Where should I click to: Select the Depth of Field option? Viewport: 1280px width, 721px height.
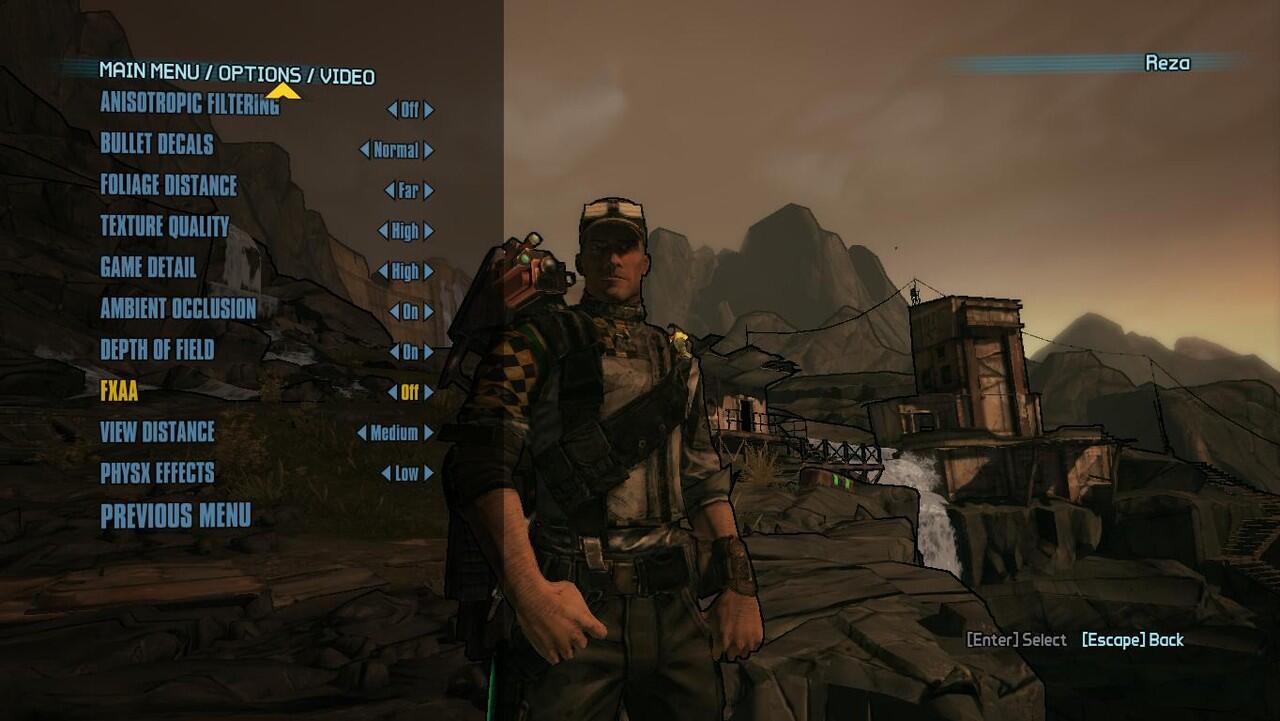tap(157, 349)
